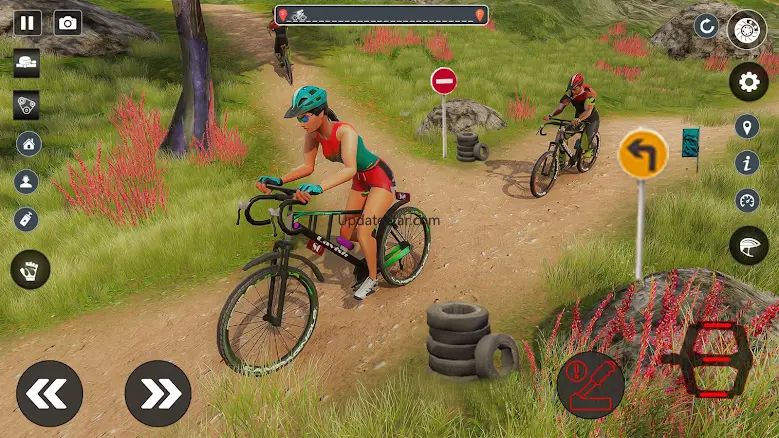Open the settings gear

[x=748, y=81]
